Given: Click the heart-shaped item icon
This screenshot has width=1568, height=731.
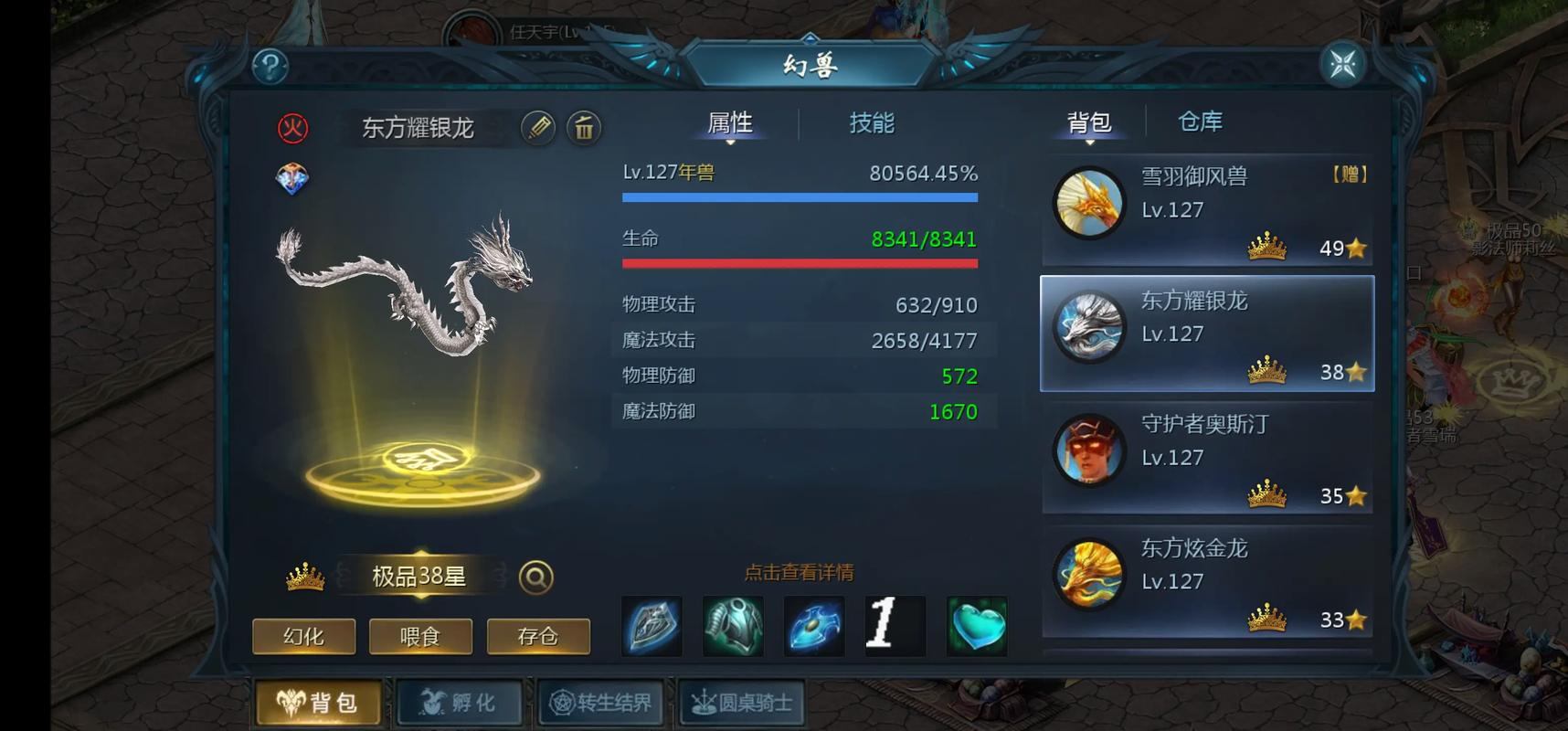Looking at the screenshot, I should [x=976, y=625].
